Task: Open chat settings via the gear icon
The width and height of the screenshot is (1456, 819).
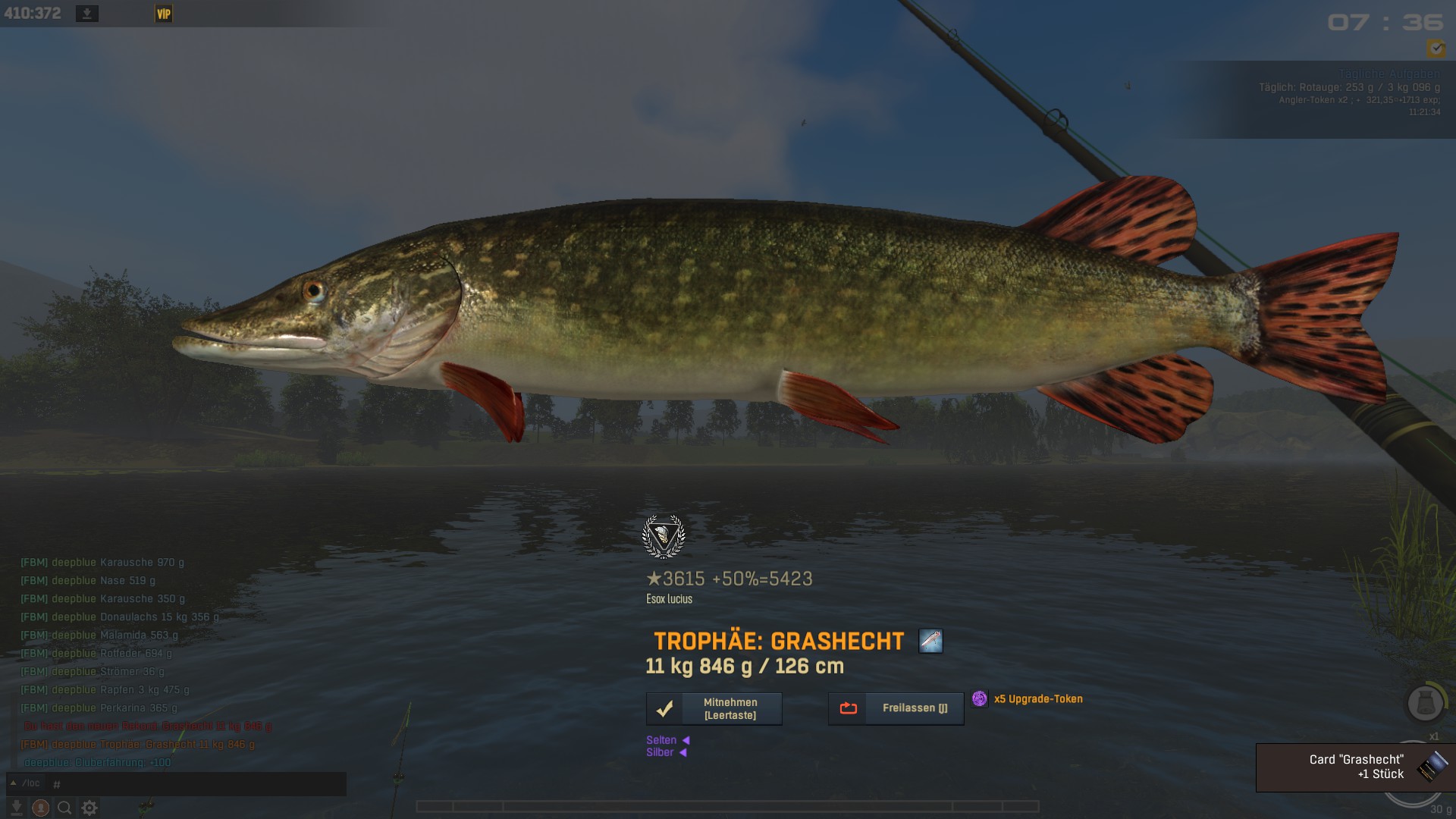Action: pos(89,808)
